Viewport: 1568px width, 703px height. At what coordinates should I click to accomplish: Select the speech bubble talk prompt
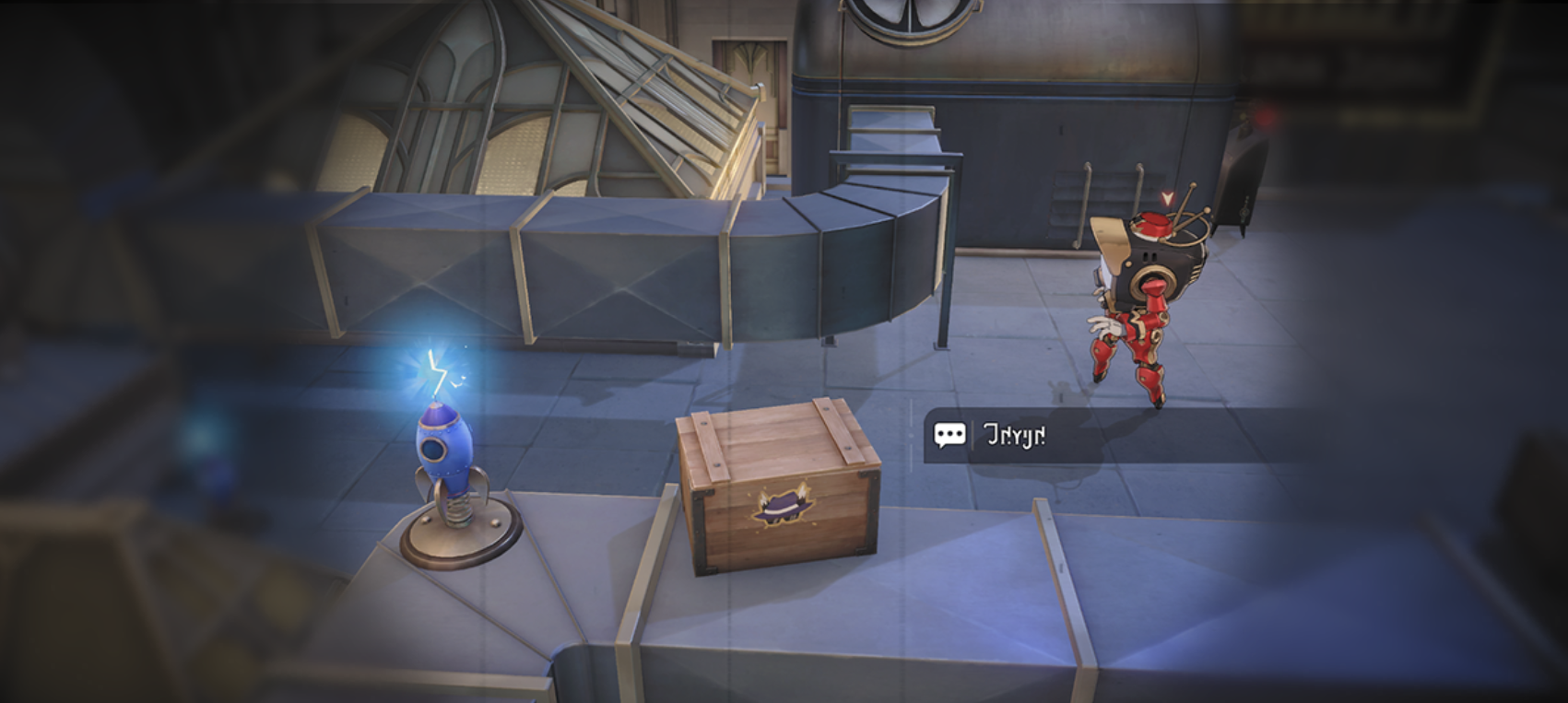[949, 435]
